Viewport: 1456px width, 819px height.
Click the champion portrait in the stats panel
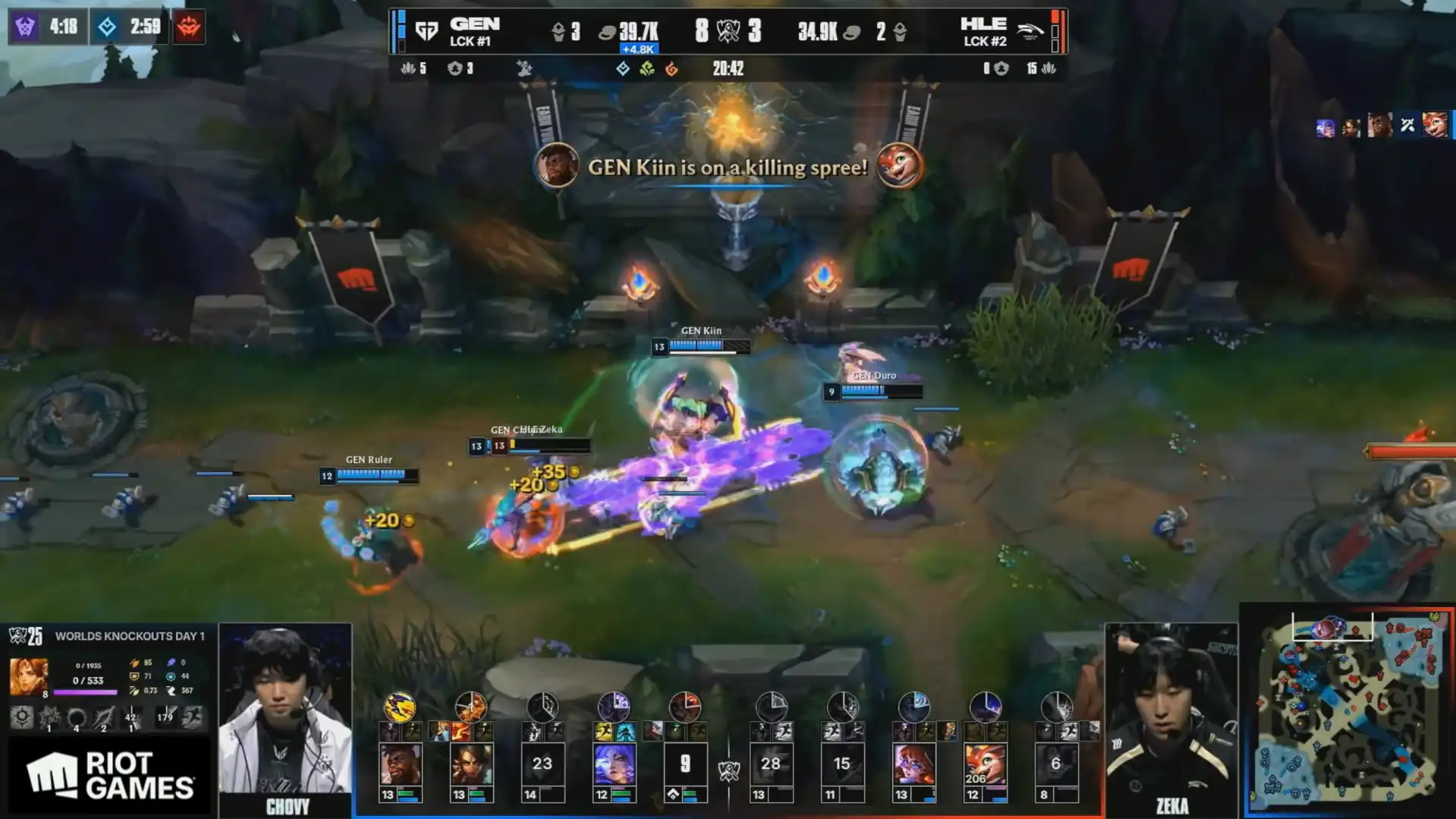click(28, 676)
